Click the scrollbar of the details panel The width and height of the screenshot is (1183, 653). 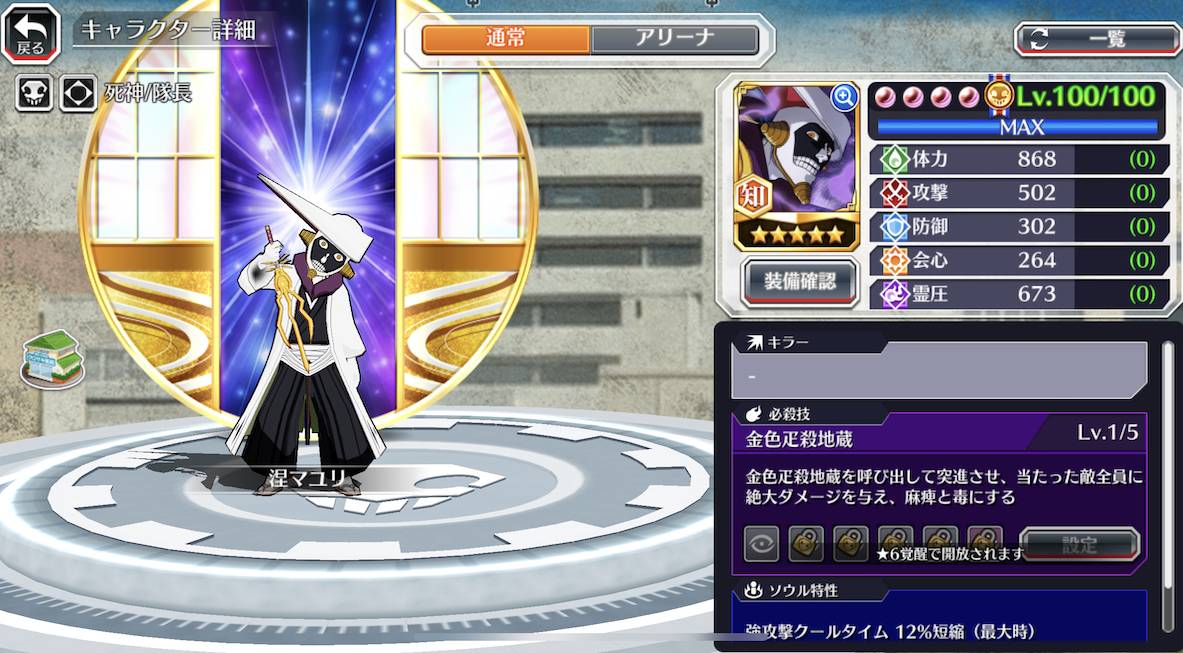click(1167, 480)
